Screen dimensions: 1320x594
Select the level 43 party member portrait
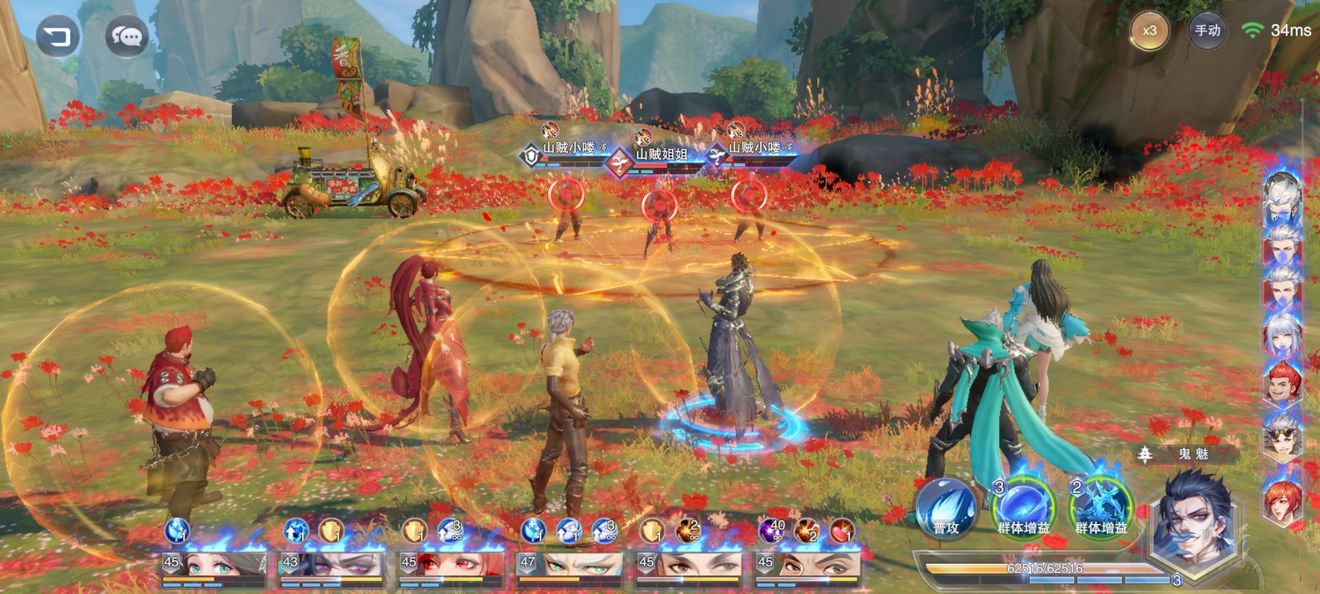tap(330, 566)
